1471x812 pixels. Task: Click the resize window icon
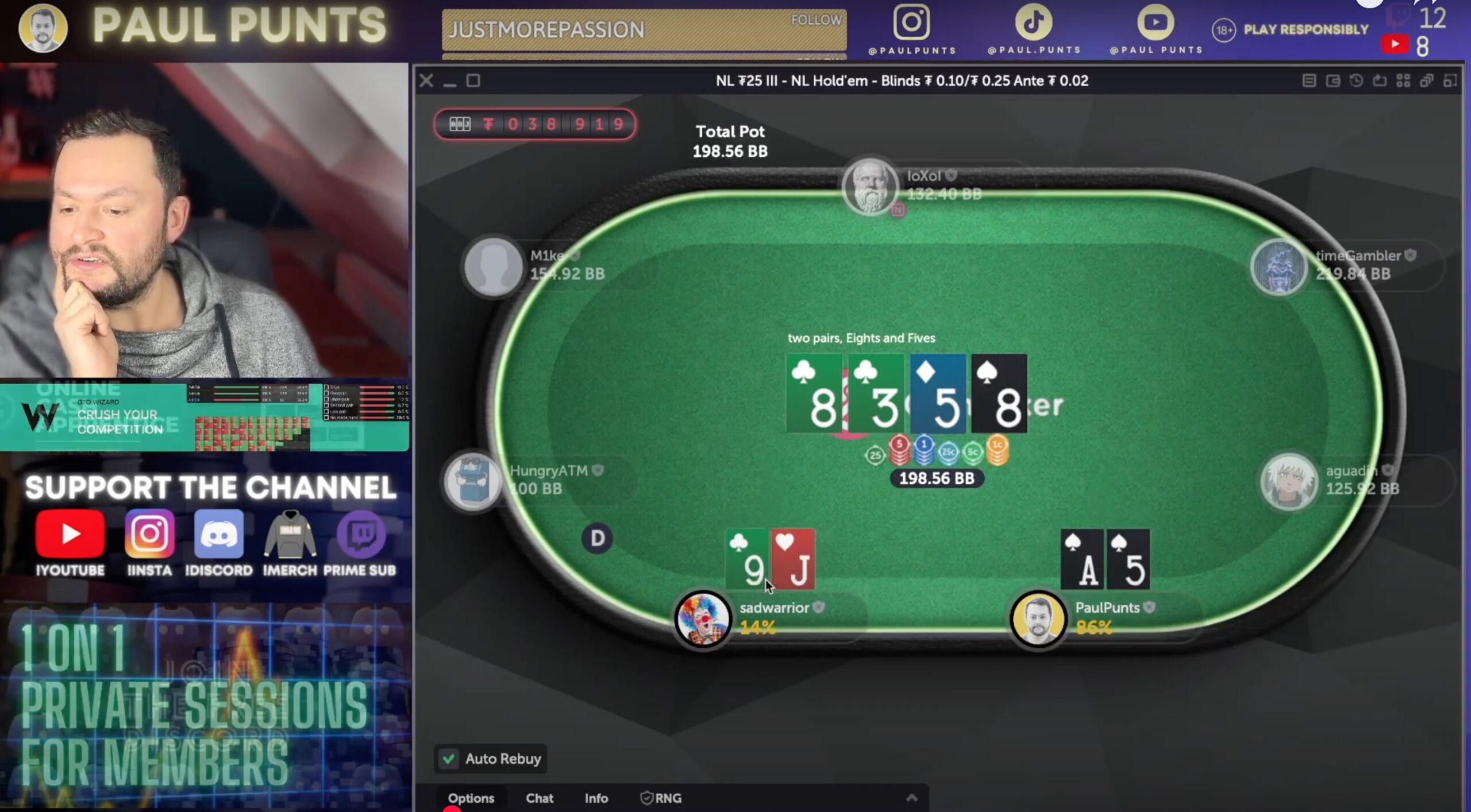click(1450, 81)
